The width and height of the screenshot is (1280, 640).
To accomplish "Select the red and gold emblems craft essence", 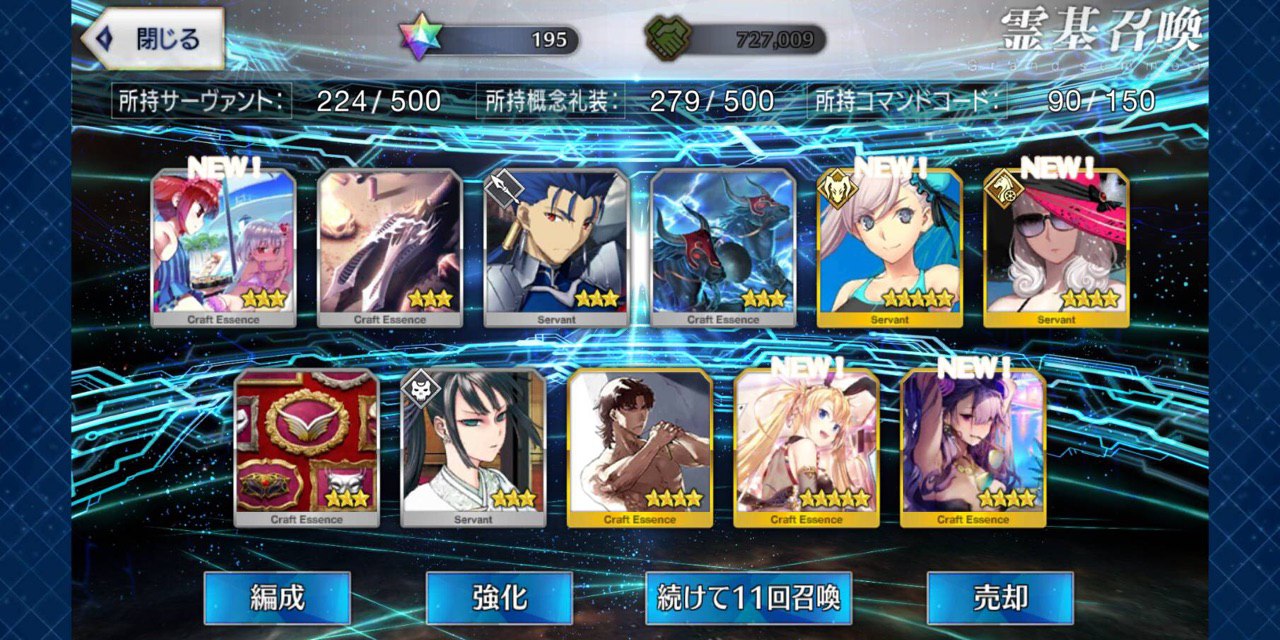I will [307, 448].
